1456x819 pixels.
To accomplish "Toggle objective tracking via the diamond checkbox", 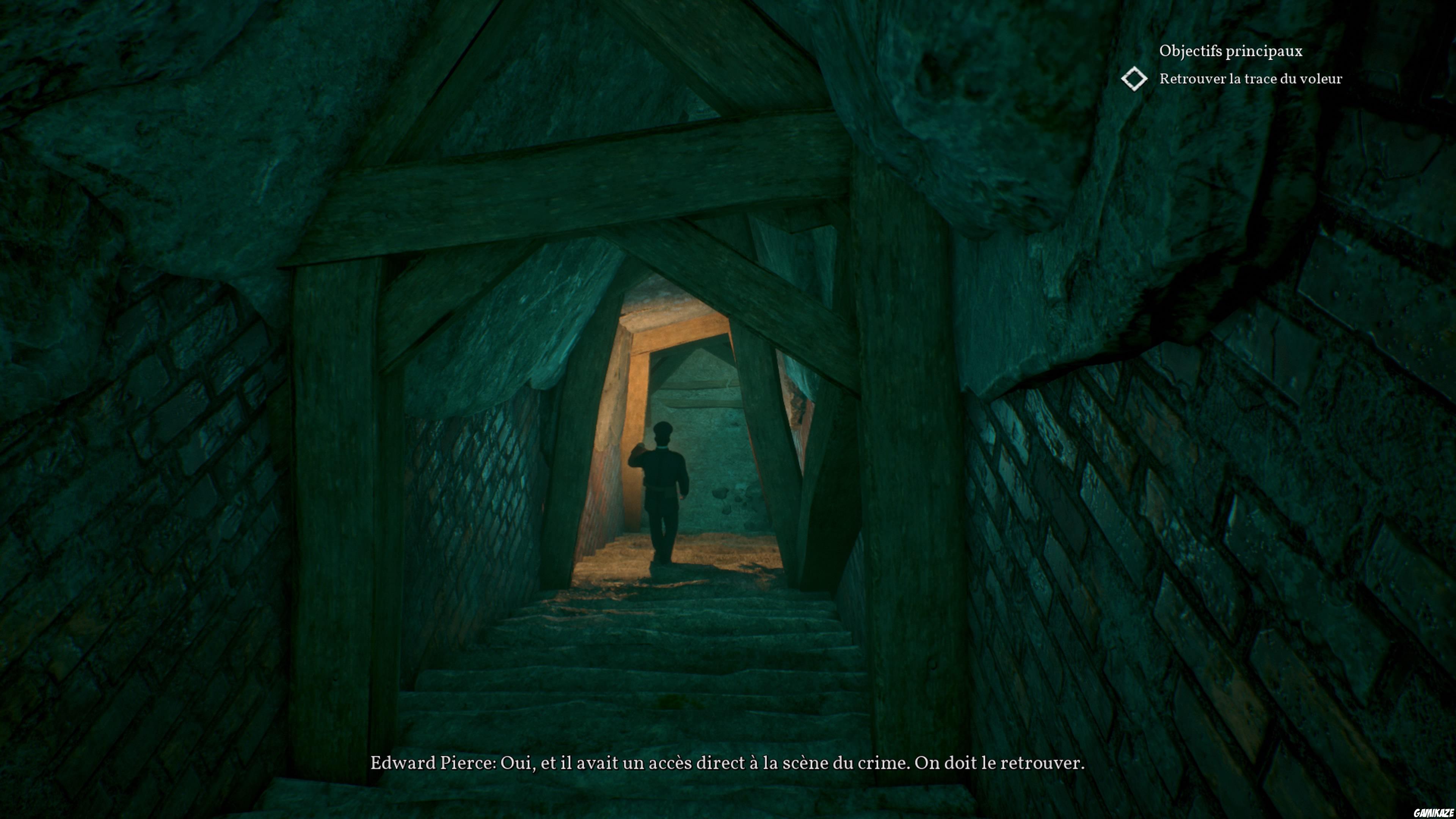I will pos(1135,79).
